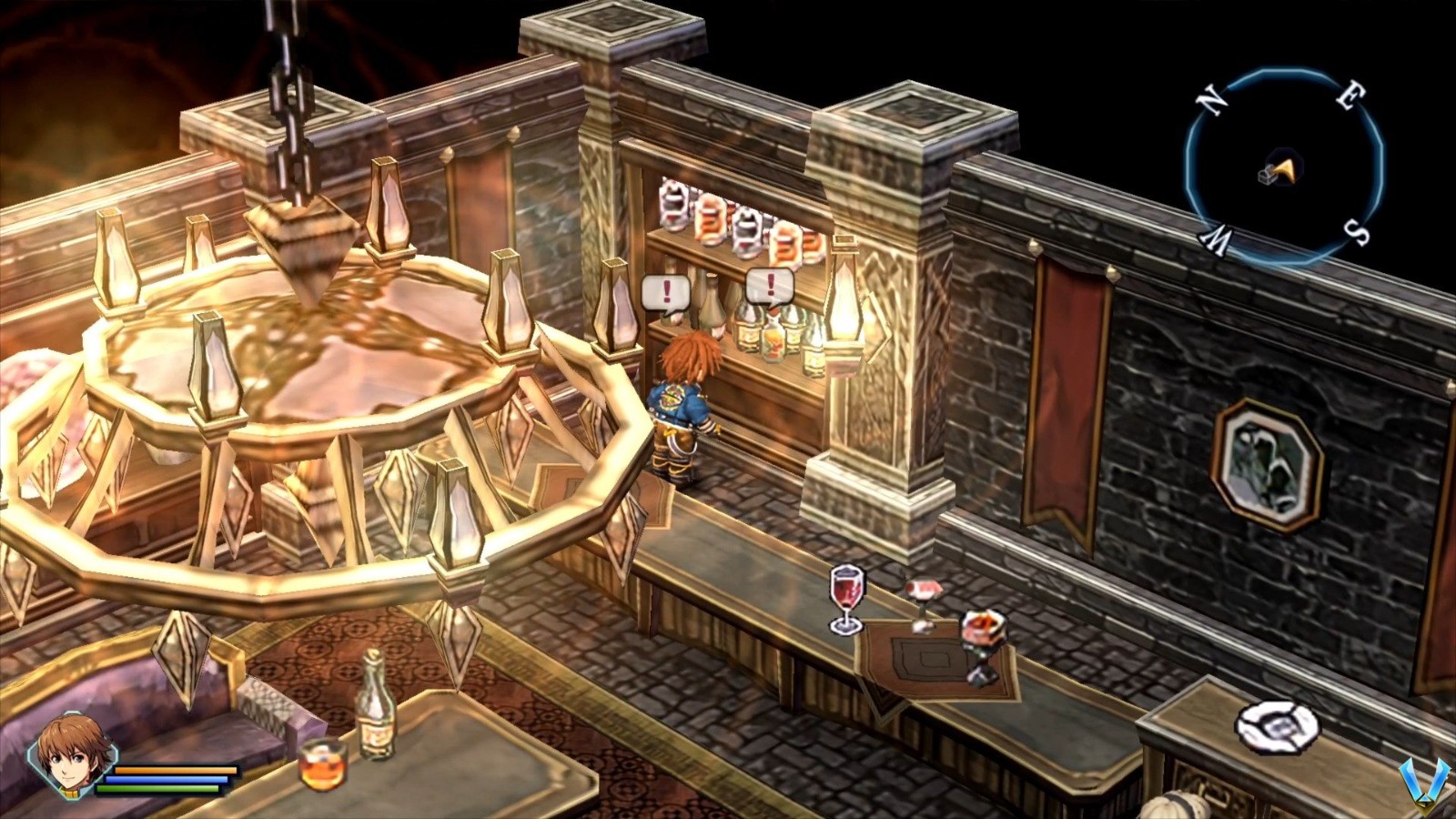Click the E marker on the compass
The height and width of the screenshot is (819, 1456).
tap(1350, 96)
